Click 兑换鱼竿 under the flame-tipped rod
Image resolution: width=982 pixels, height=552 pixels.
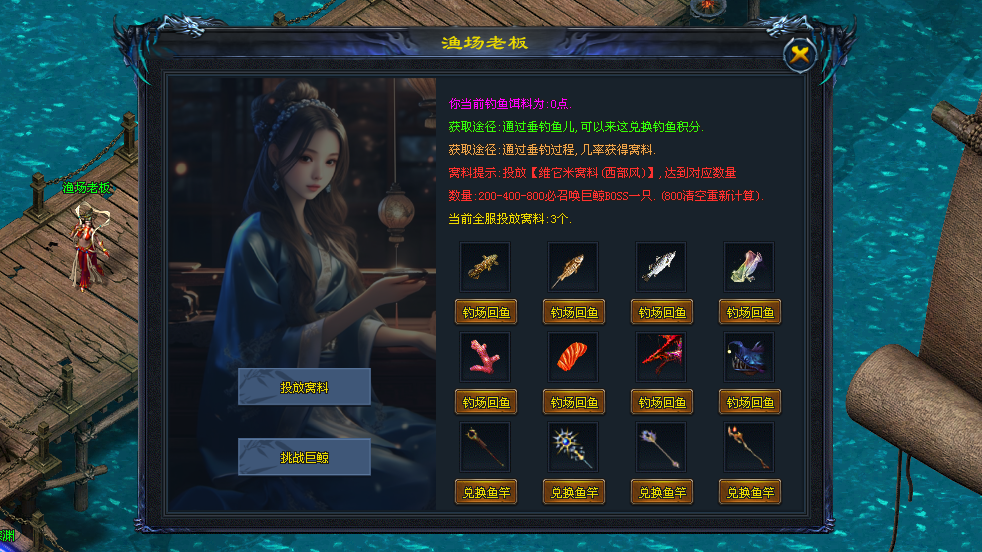[x=750, y=492]
